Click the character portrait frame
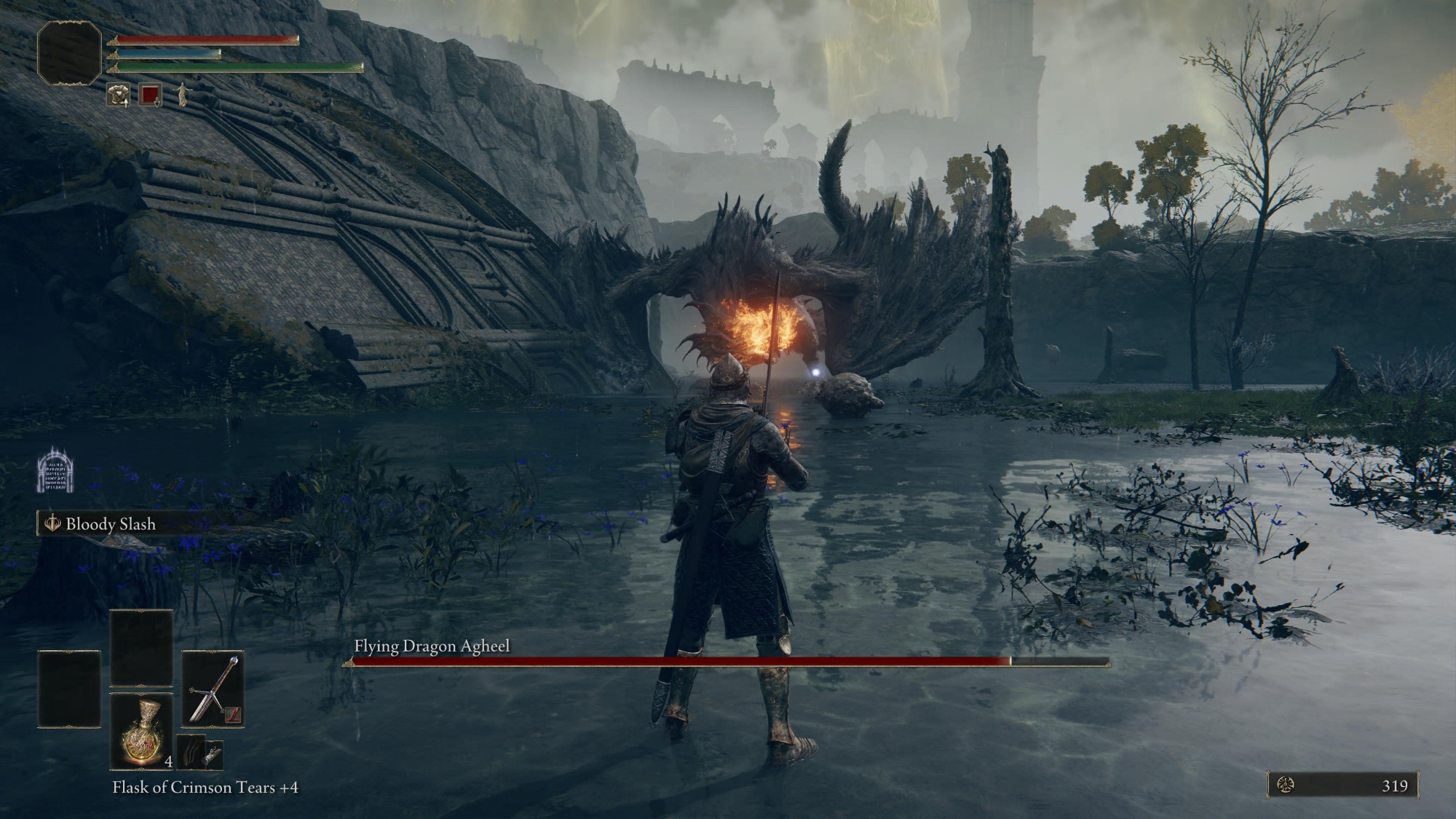The height and width of the screenshot is (819, 1456). (70, 52)
